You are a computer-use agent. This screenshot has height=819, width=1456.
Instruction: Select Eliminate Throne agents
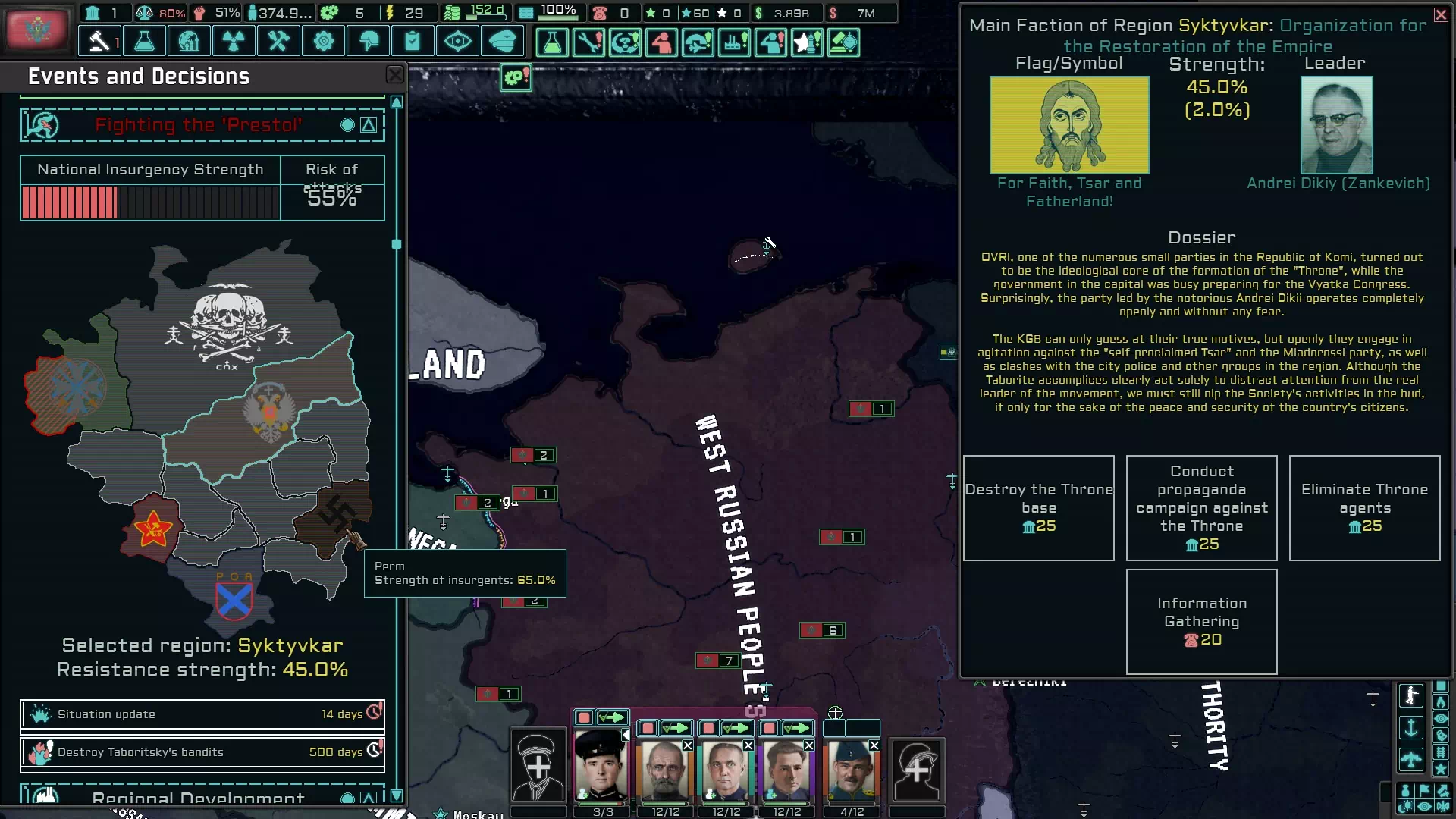point(1364,507)
